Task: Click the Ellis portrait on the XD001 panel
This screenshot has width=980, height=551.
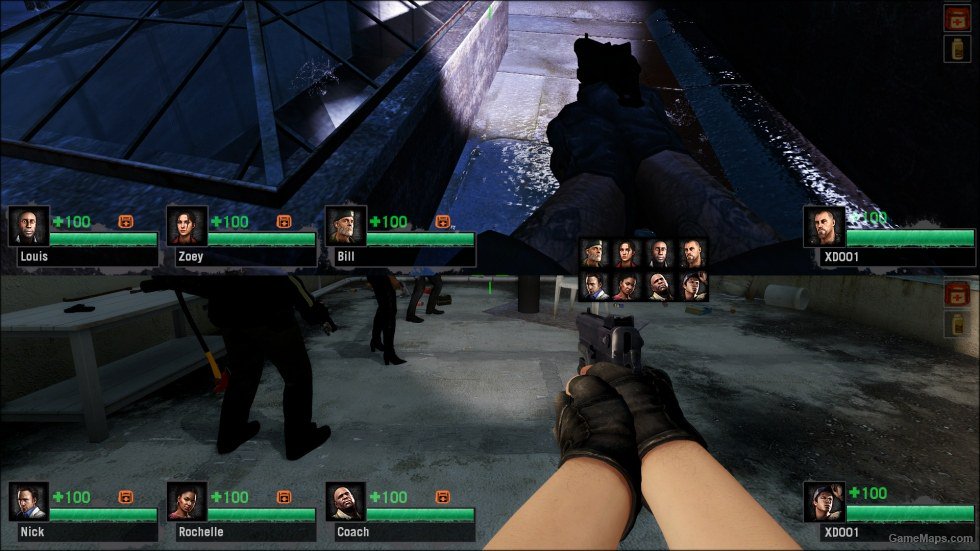Action: pos(825,502)
